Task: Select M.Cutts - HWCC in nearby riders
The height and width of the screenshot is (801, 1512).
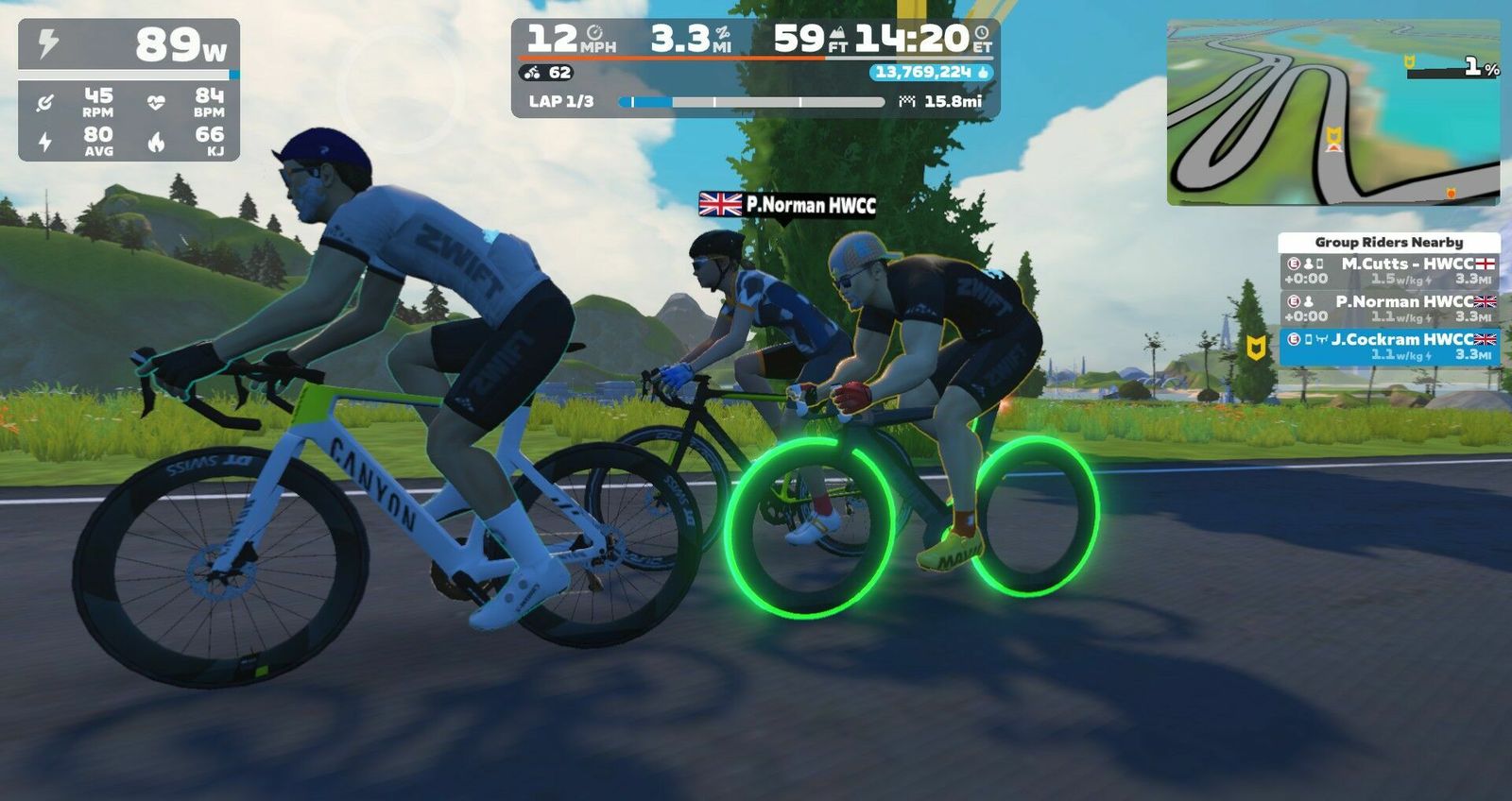Action: click(1389, 271)
